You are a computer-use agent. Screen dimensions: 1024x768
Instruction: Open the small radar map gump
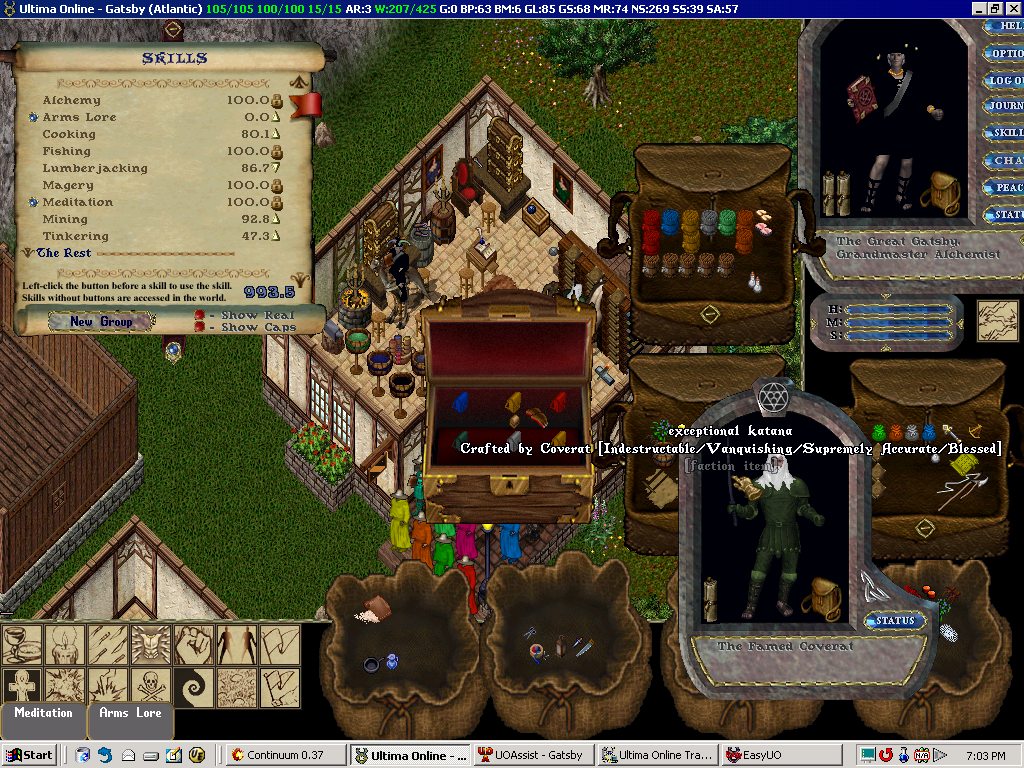point(996,319)
